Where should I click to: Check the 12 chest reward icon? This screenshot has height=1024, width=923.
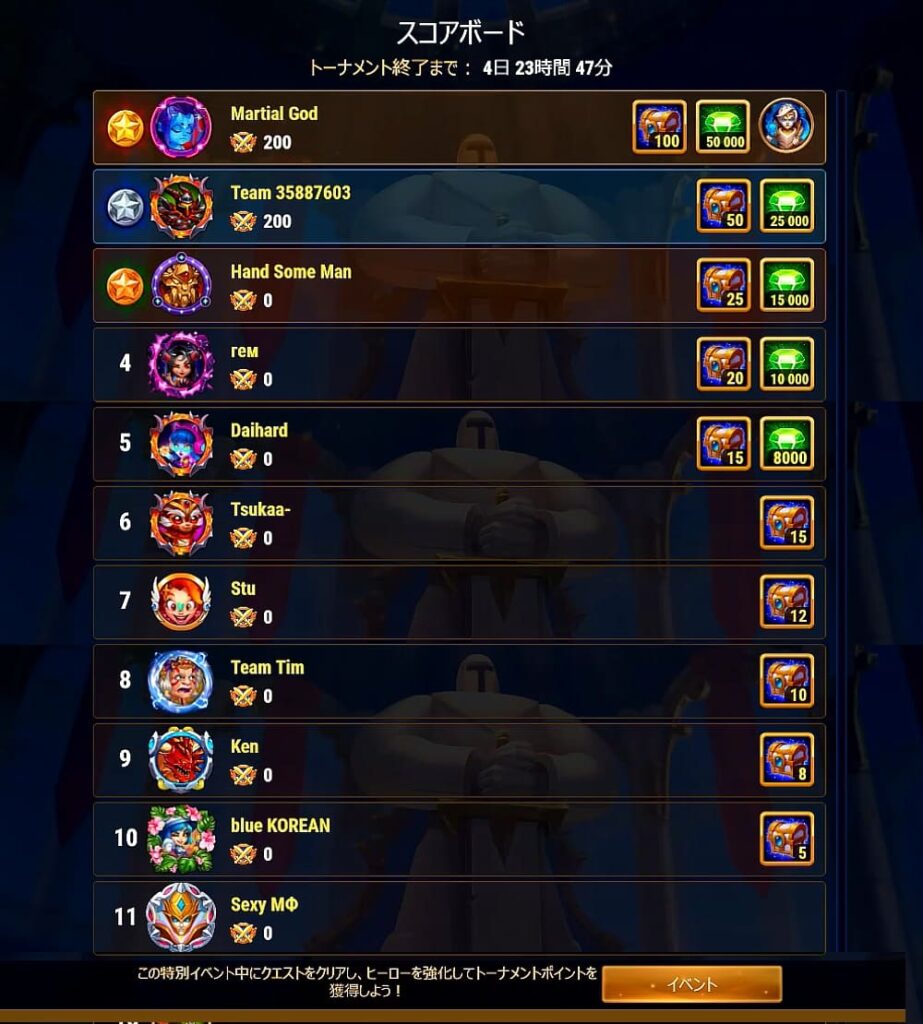pos(786,601)
